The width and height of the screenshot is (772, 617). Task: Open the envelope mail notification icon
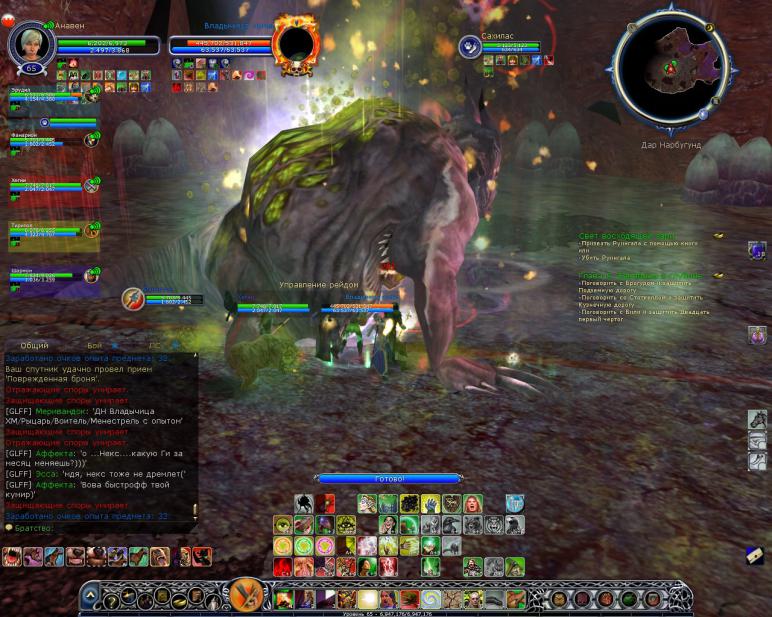(x=755, y=556)
